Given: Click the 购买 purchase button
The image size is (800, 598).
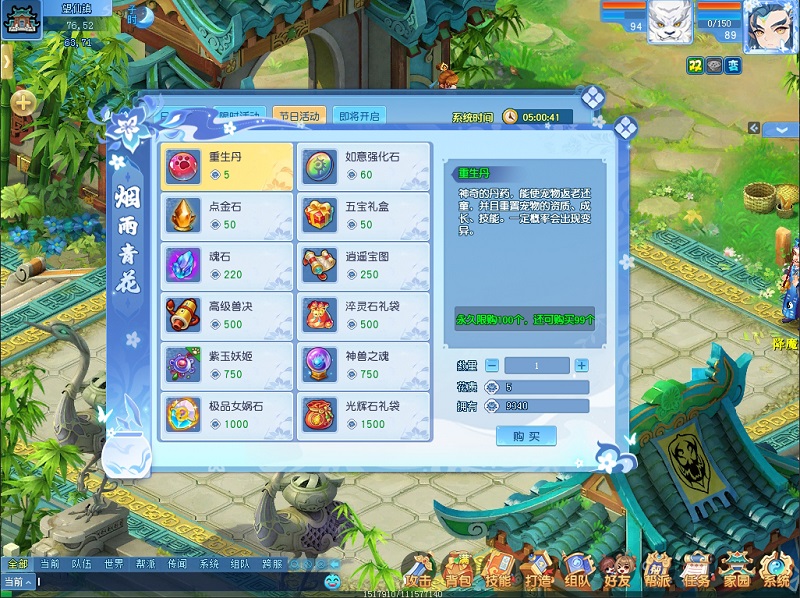Looking at the screenshot, I should (526, 436).
